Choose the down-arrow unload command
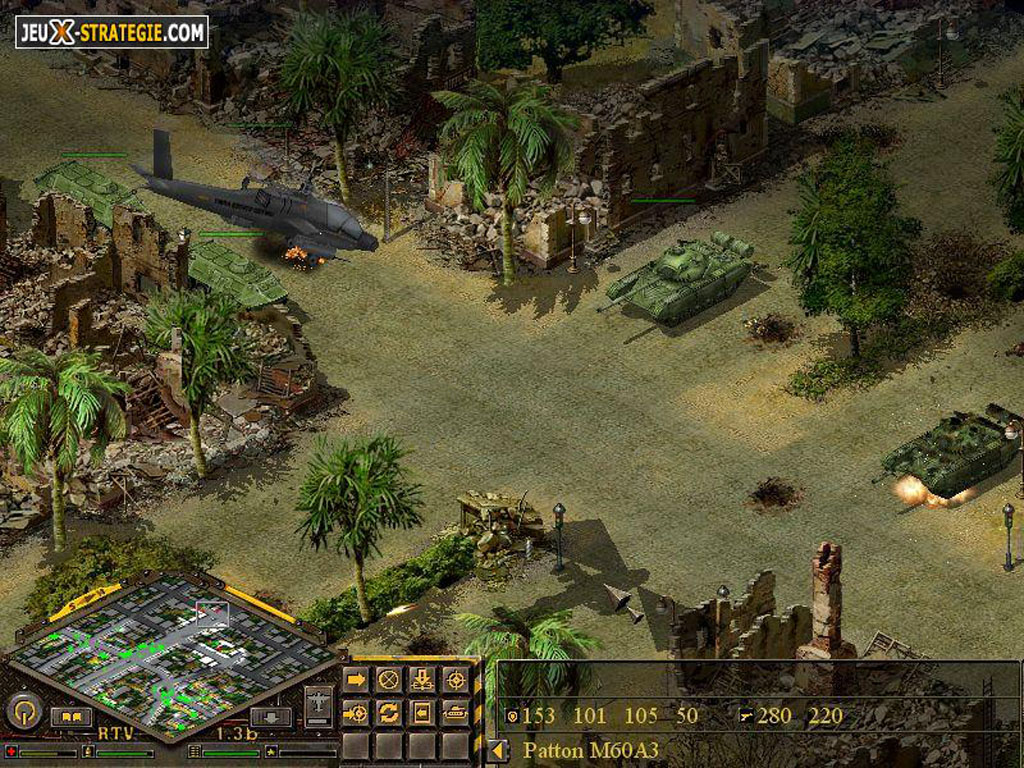Screen dimensions: 1024x768 422,680
